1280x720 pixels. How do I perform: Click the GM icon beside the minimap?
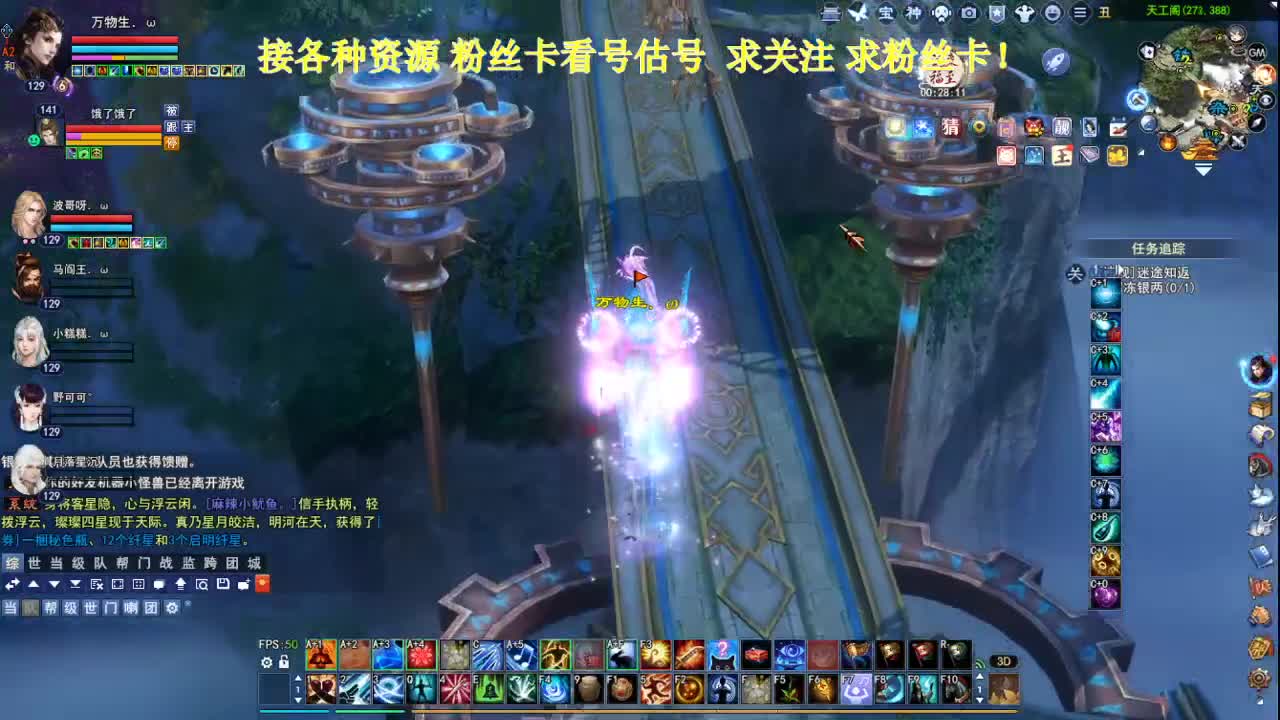[1257, 52]
